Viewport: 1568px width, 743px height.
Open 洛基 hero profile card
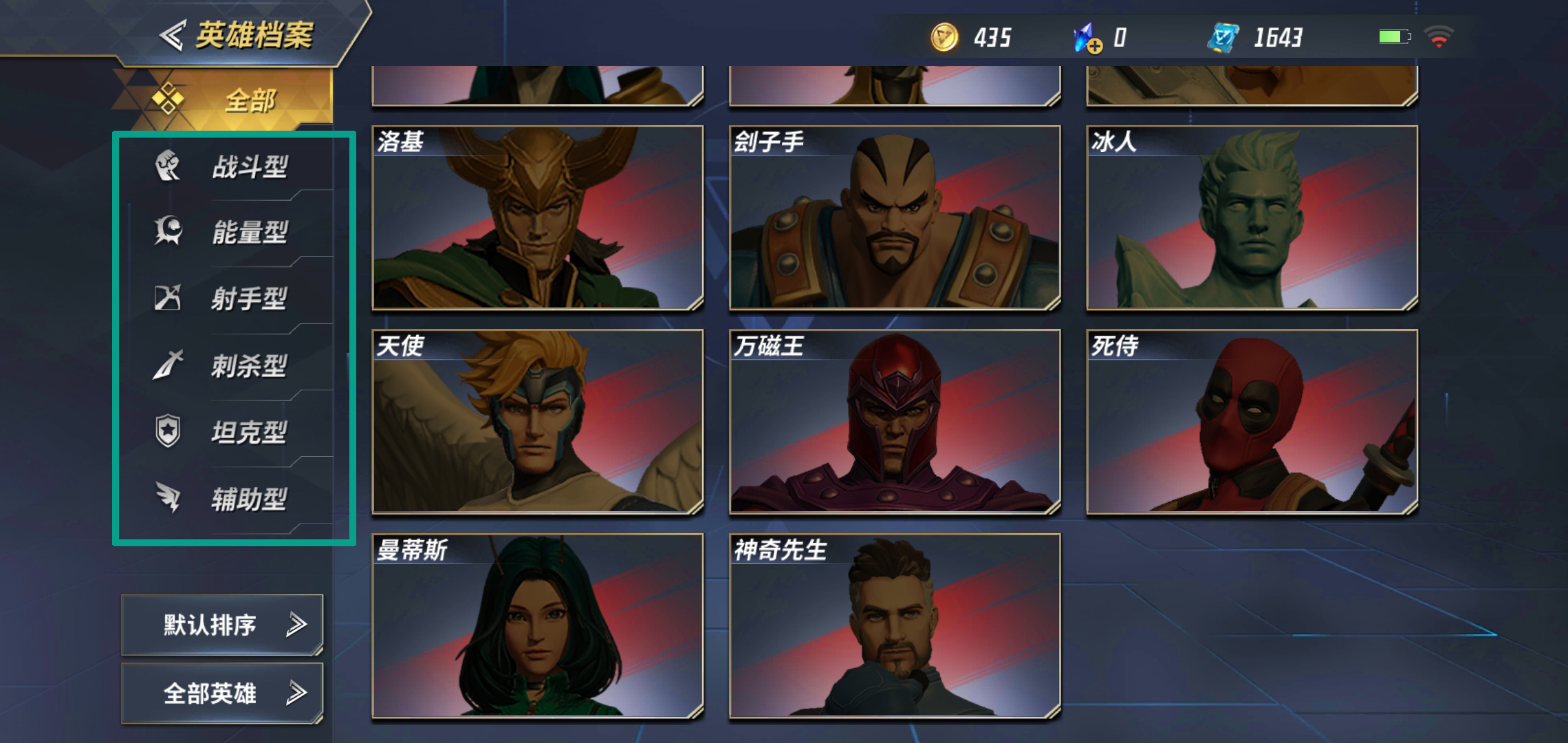click(x=537, y=217)
